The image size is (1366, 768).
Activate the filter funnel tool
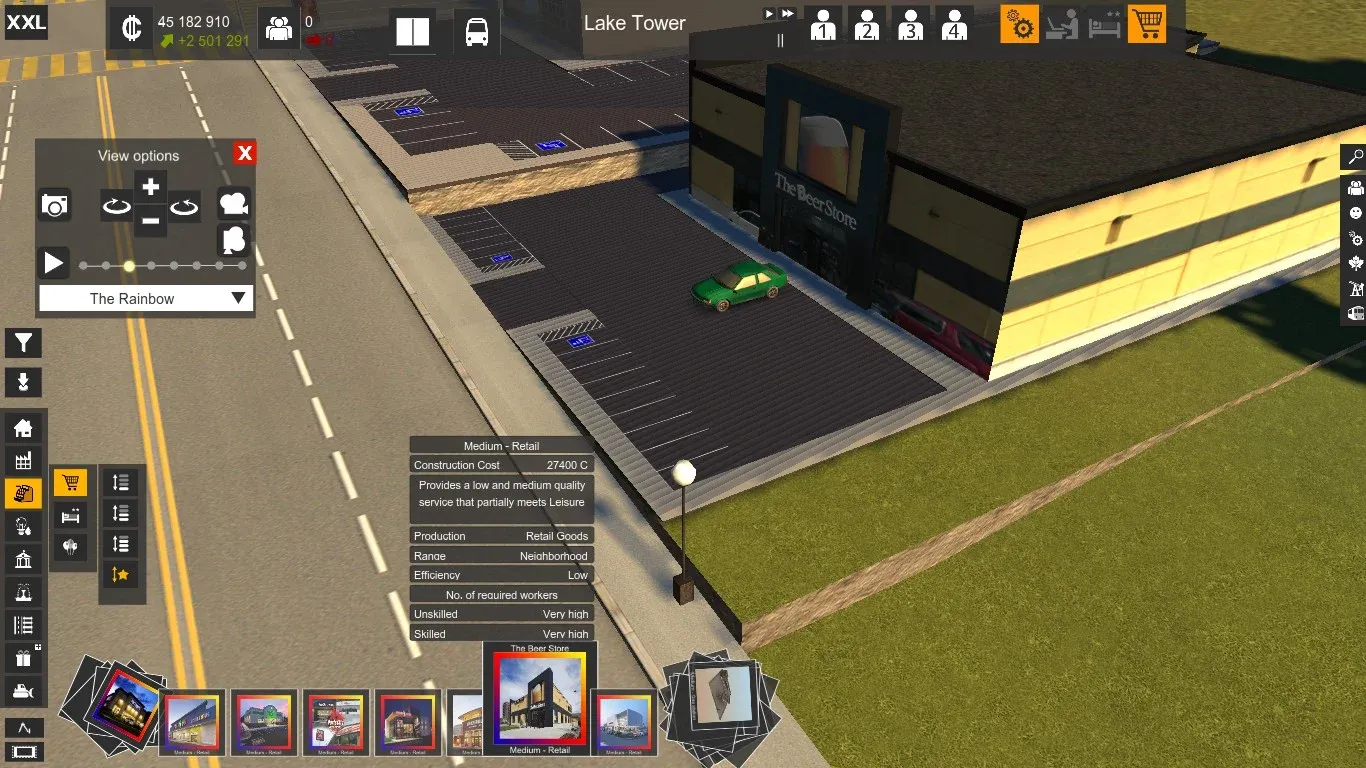23,343
